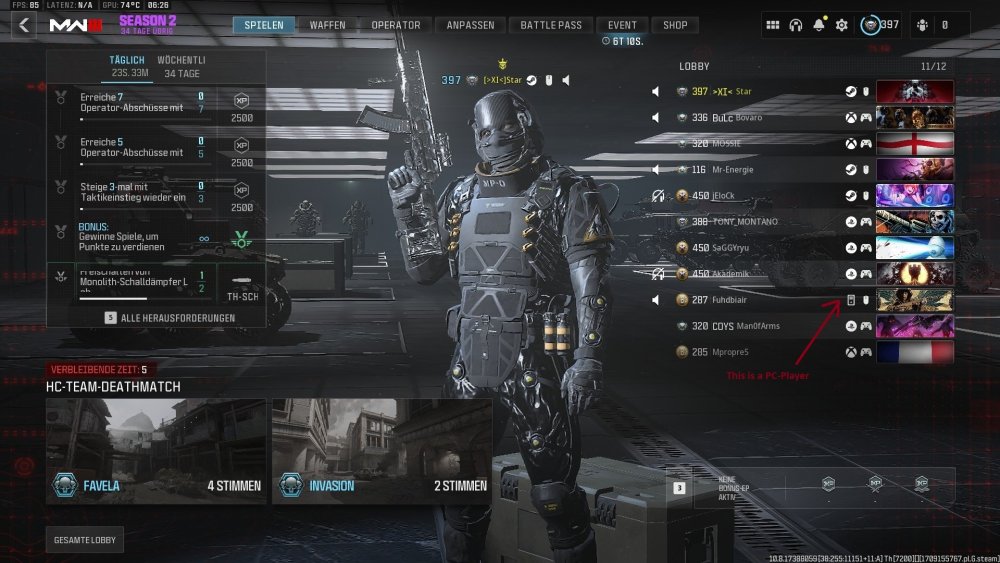Viewport: 1000px width, 563px height.
Task: Open the grid menu icon
Action: tap(773, 25)
